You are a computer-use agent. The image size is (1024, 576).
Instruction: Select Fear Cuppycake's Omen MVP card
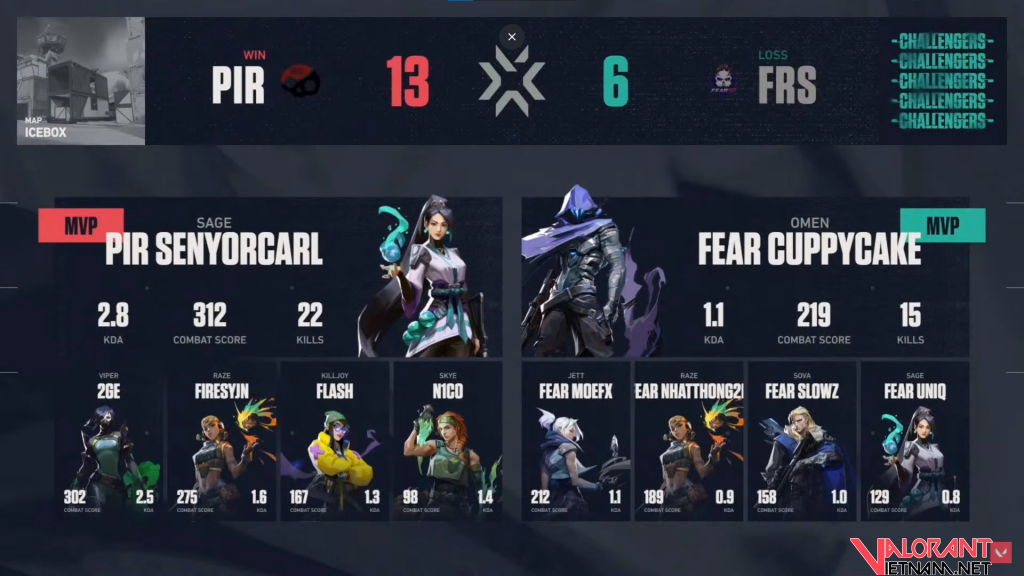click(745, 276)
